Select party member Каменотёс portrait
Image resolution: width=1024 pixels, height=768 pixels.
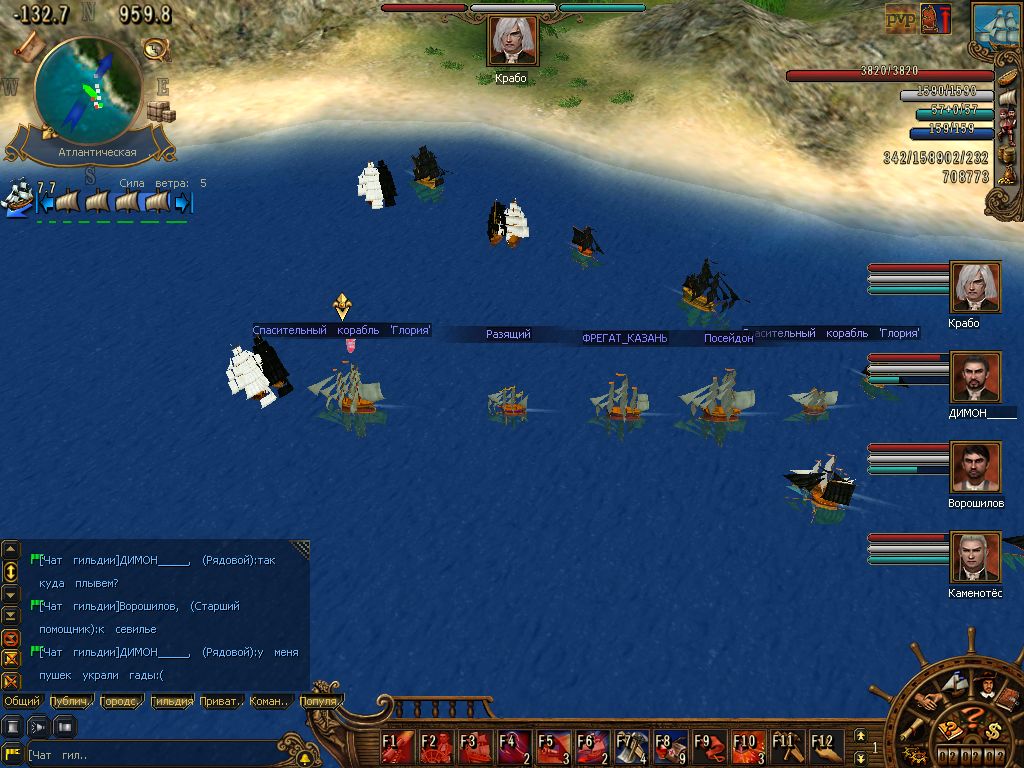coord(975,557)
